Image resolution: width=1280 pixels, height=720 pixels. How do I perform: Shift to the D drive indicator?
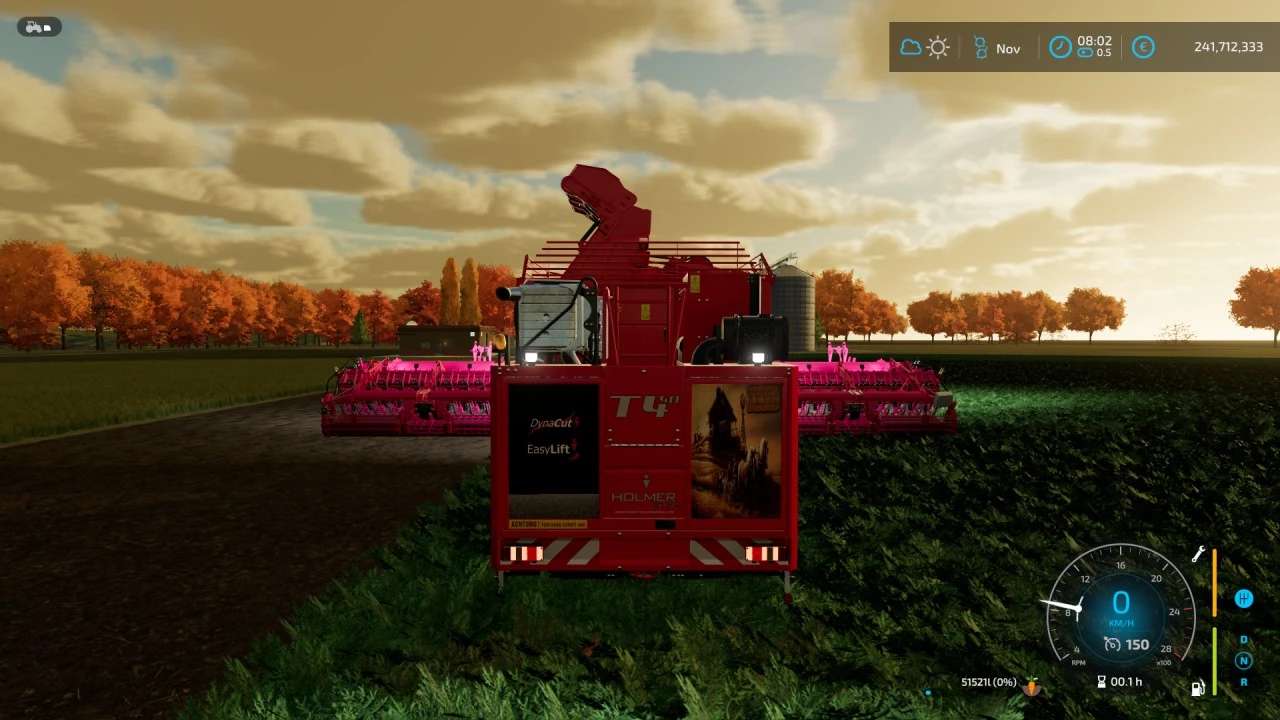1244,640
